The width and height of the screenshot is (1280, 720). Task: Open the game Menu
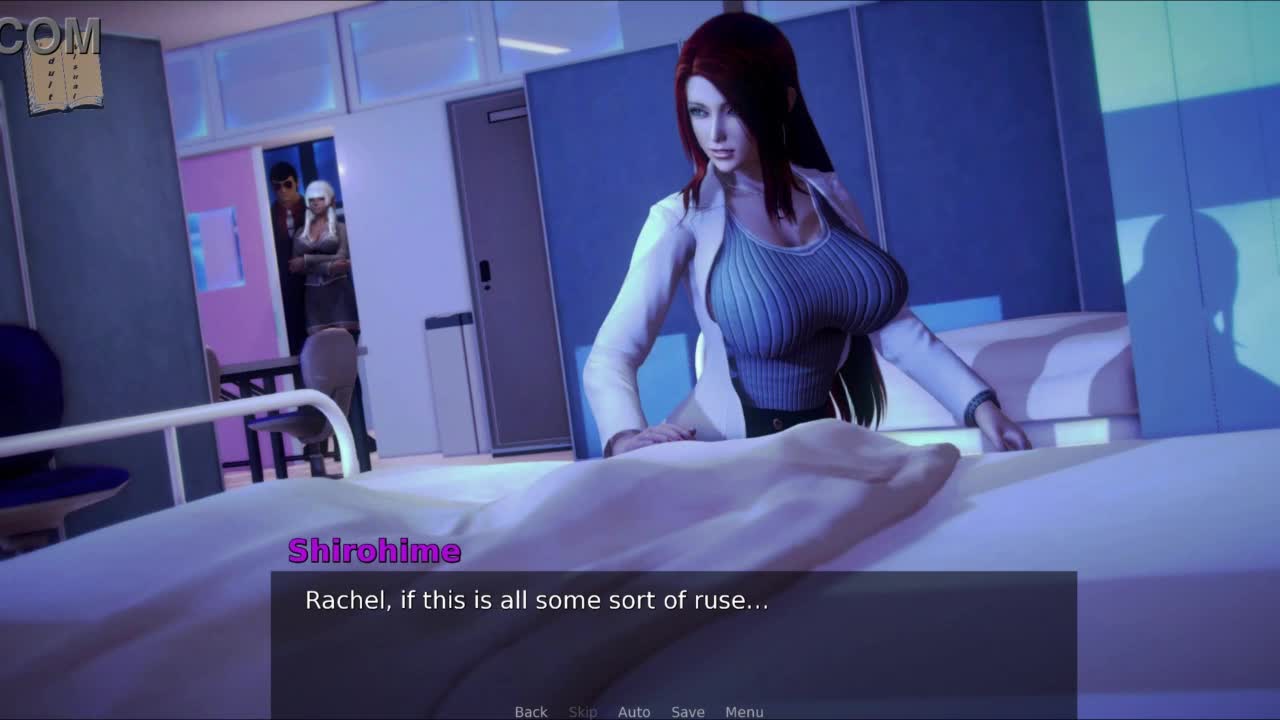(744, 712)
